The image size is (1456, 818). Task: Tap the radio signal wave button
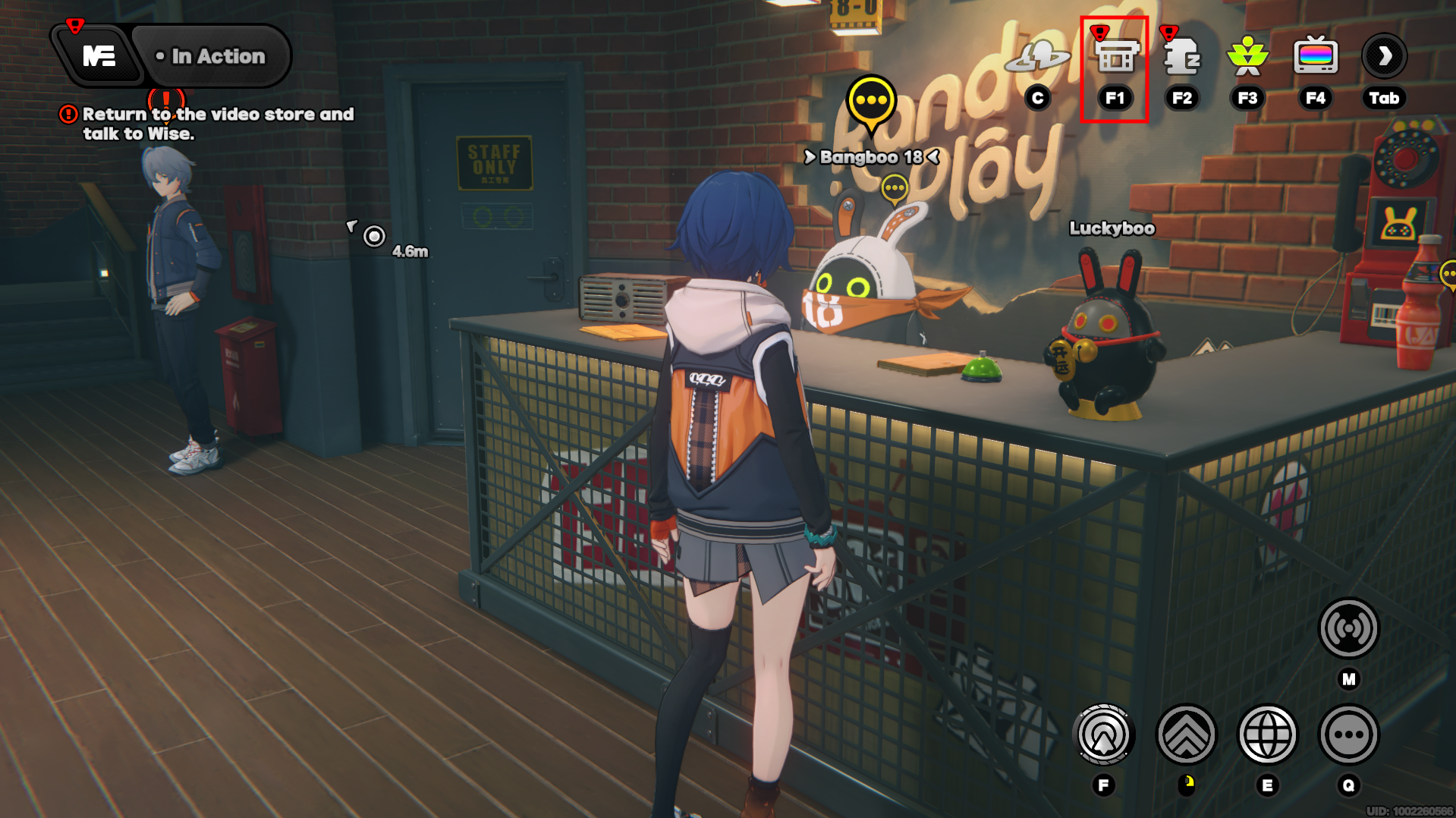tap(1348, 628)
